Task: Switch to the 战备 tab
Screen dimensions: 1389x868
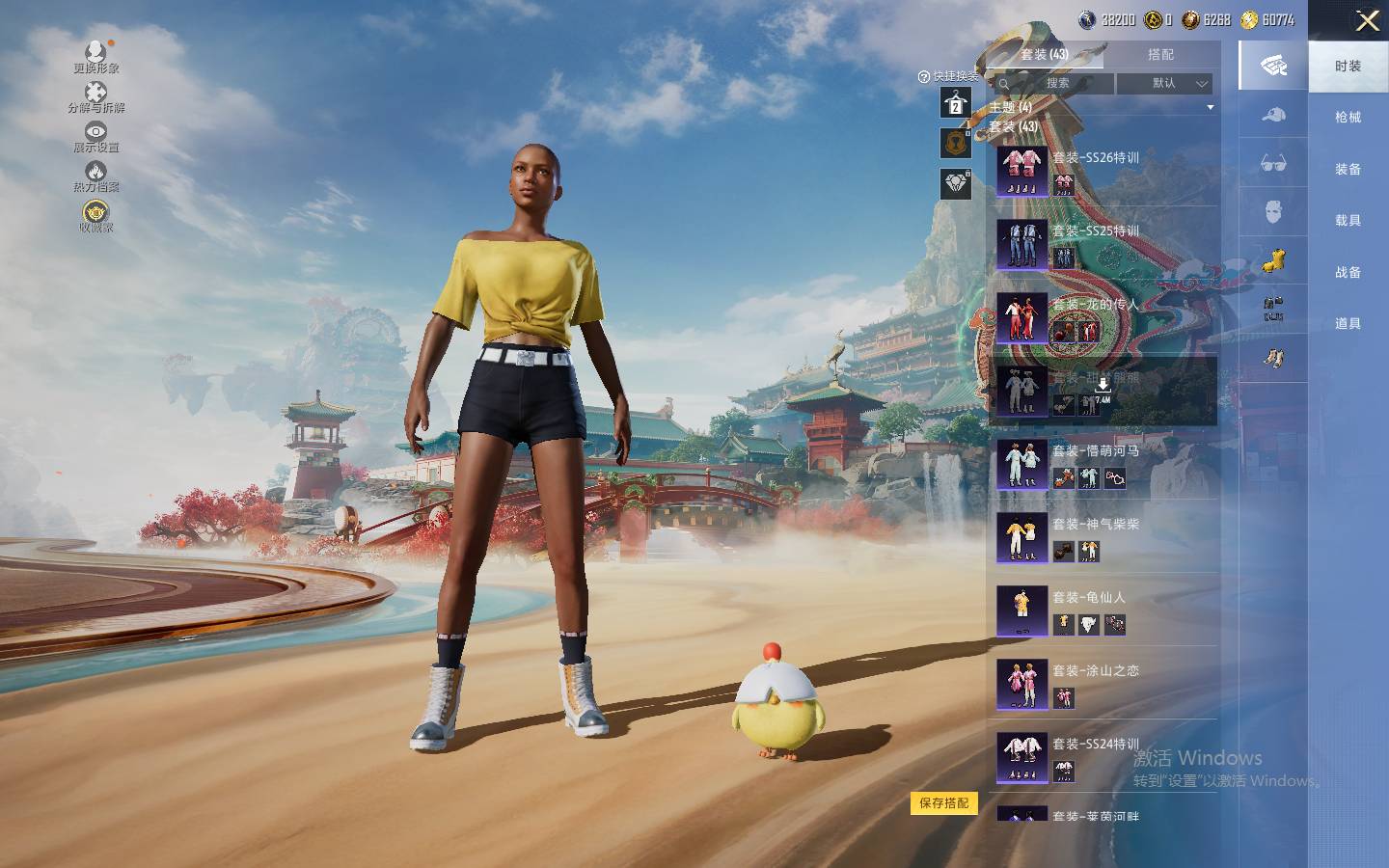Action: pyautogui.click(x=1348, y=273)
